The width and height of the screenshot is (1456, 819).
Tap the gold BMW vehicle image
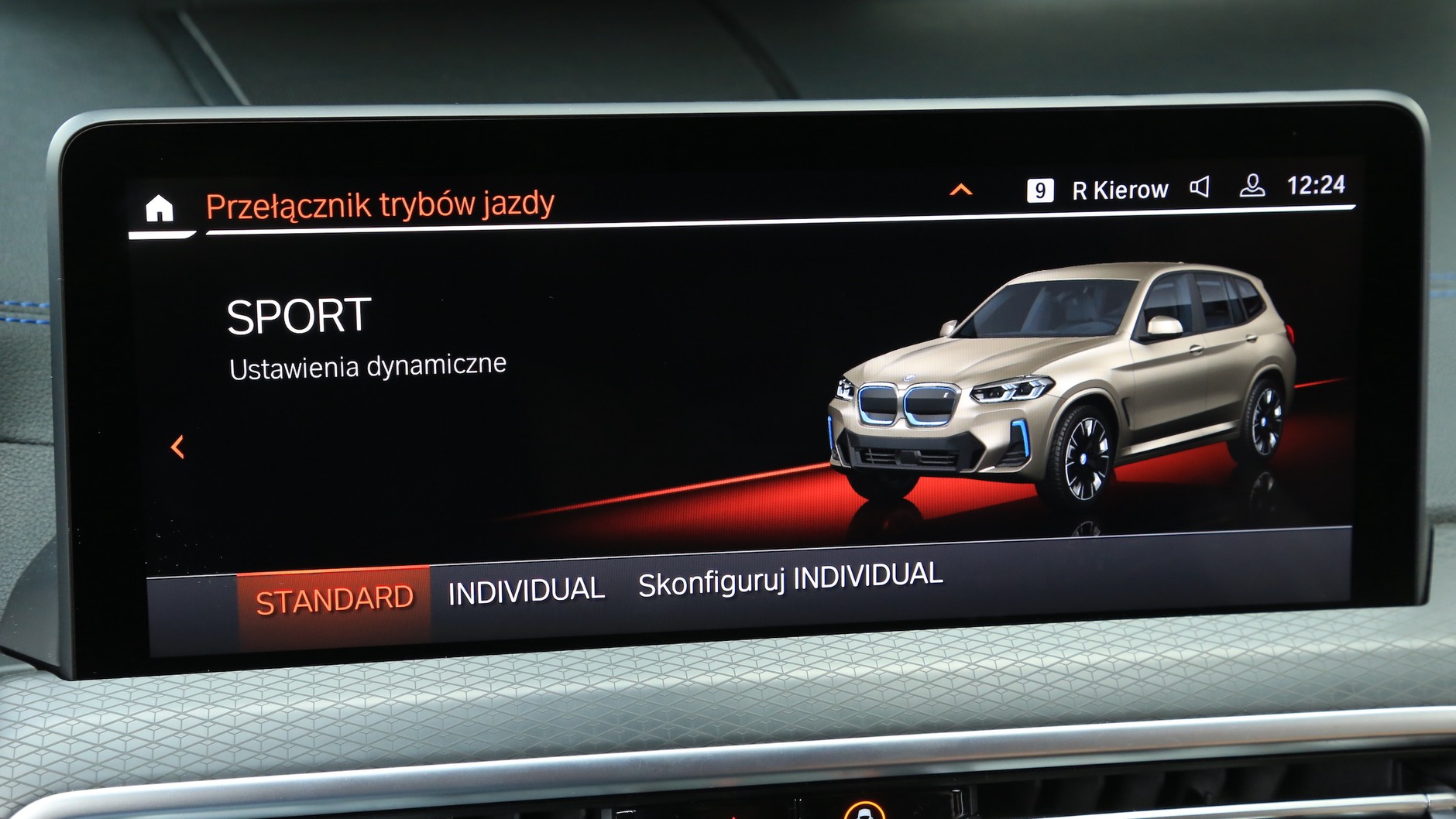1069,379
